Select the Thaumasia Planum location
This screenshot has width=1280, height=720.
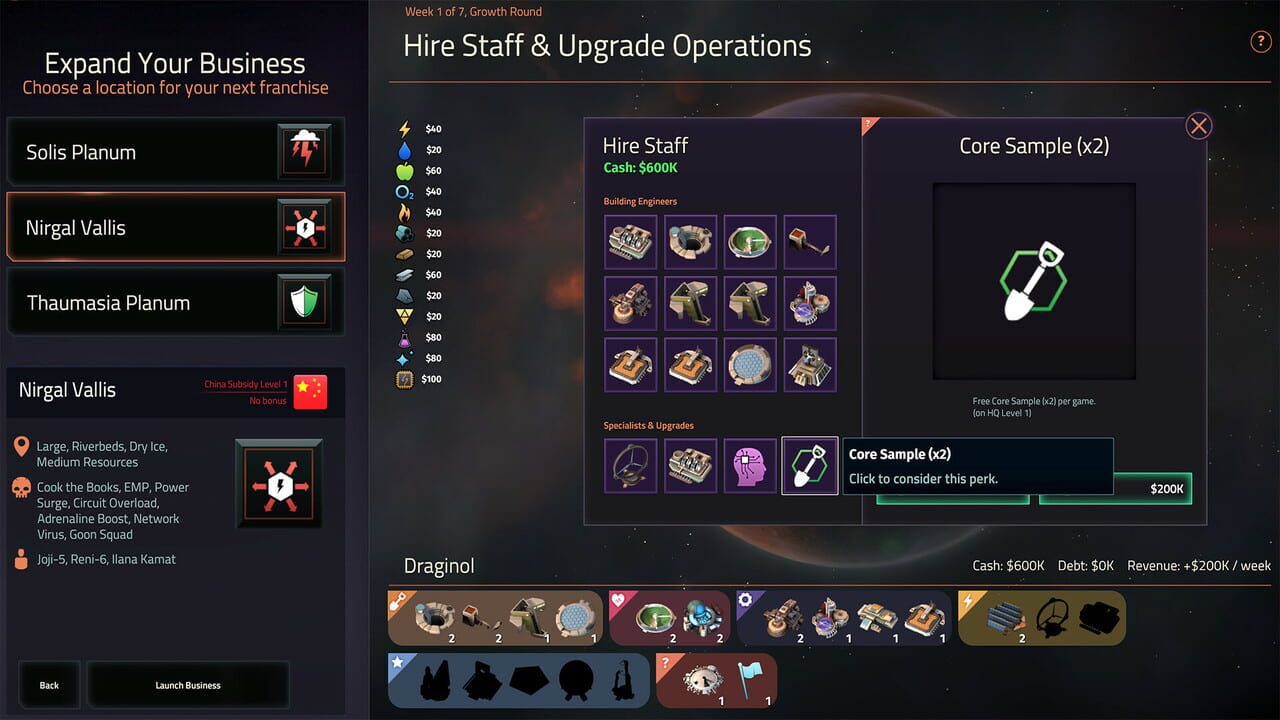tap(175, 302)
